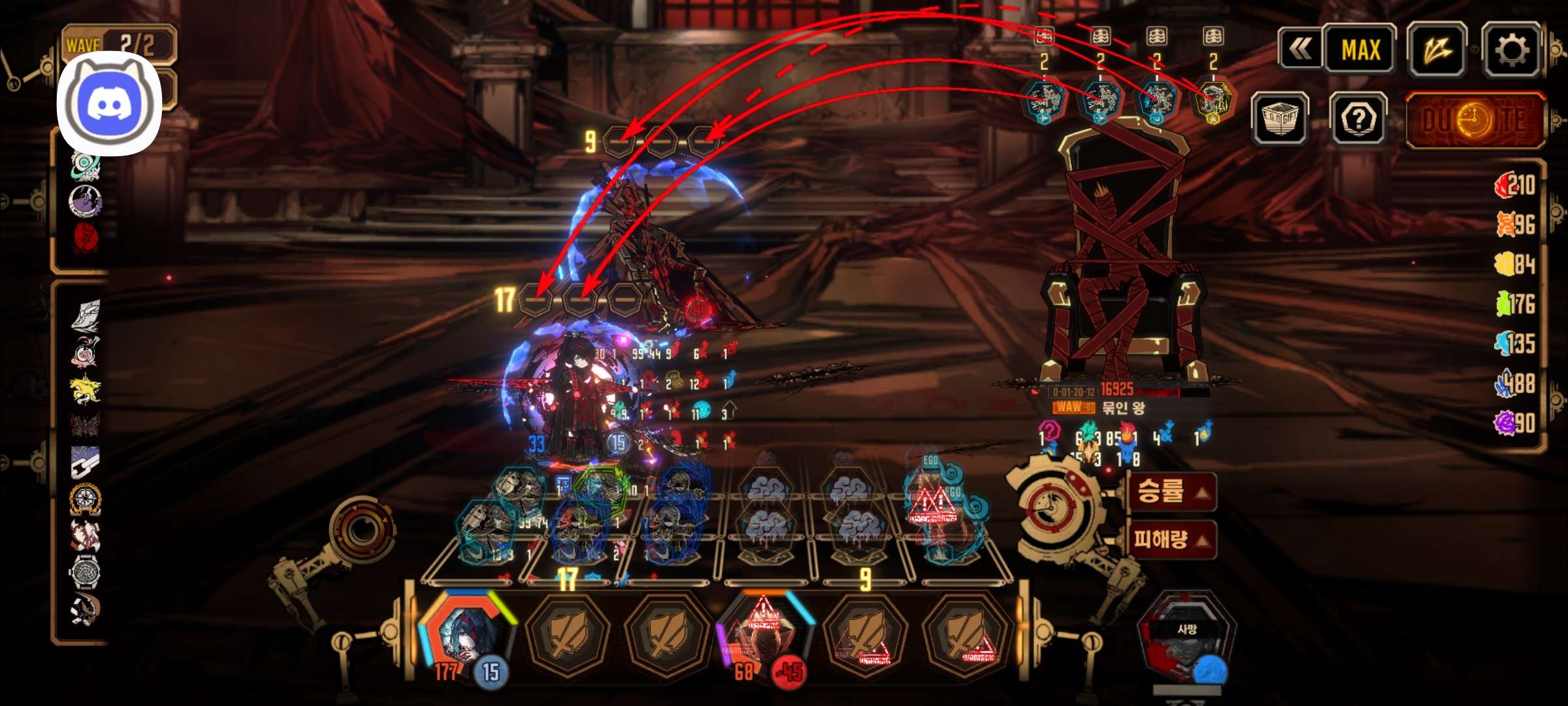Toggle the golden arrows targeting button
Screen dimensions: 1568x706
(x=1437, y=49)
